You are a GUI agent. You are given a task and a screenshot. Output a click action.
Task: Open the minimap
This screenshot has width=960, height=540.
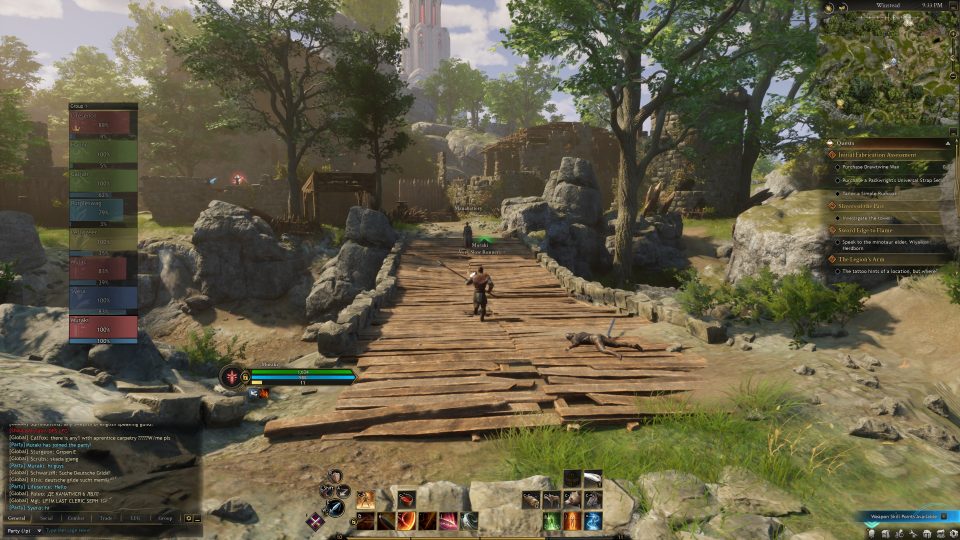click(x=889, y=70)
